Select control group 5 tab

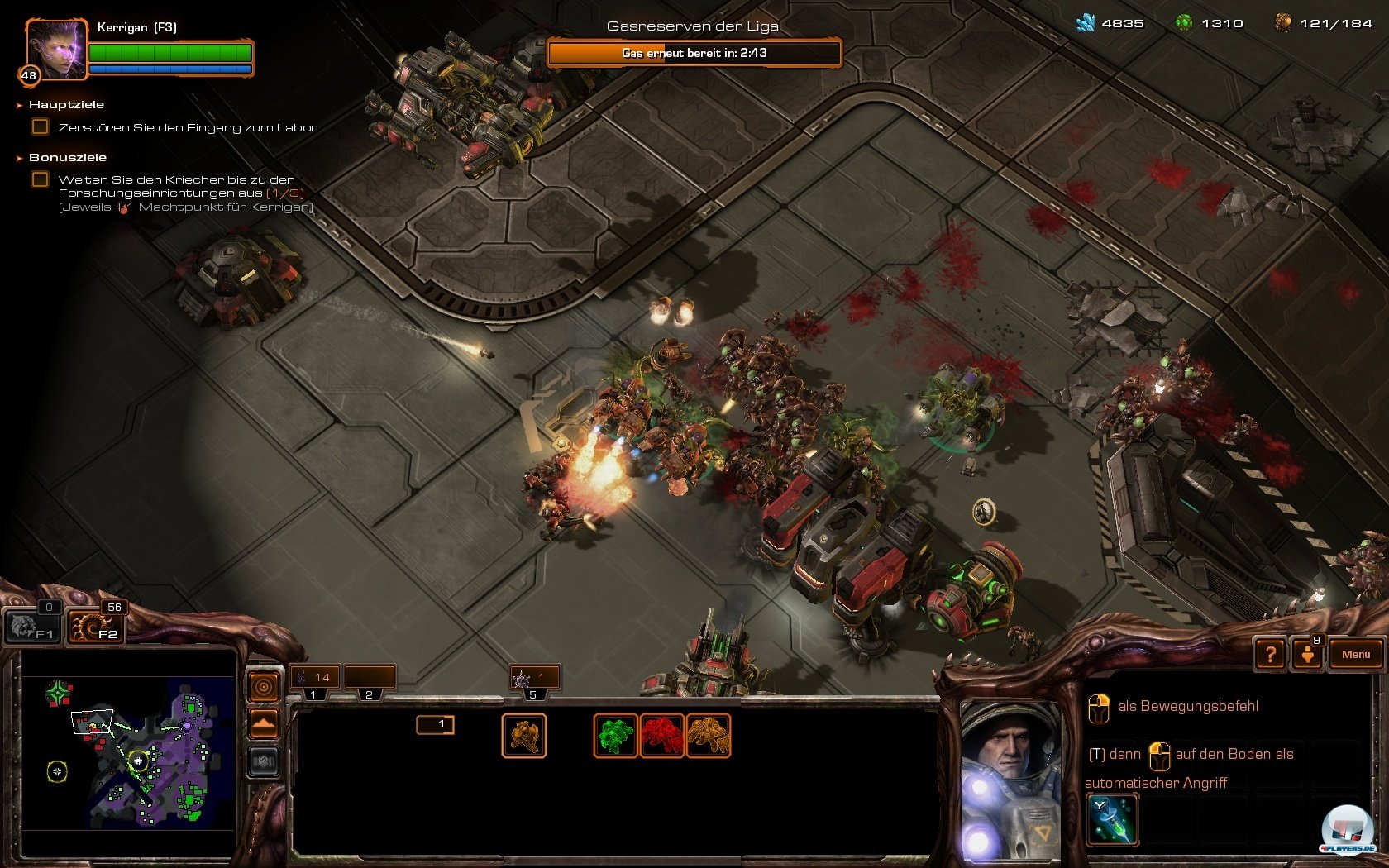pyautogui.click(x=534, y=680)
